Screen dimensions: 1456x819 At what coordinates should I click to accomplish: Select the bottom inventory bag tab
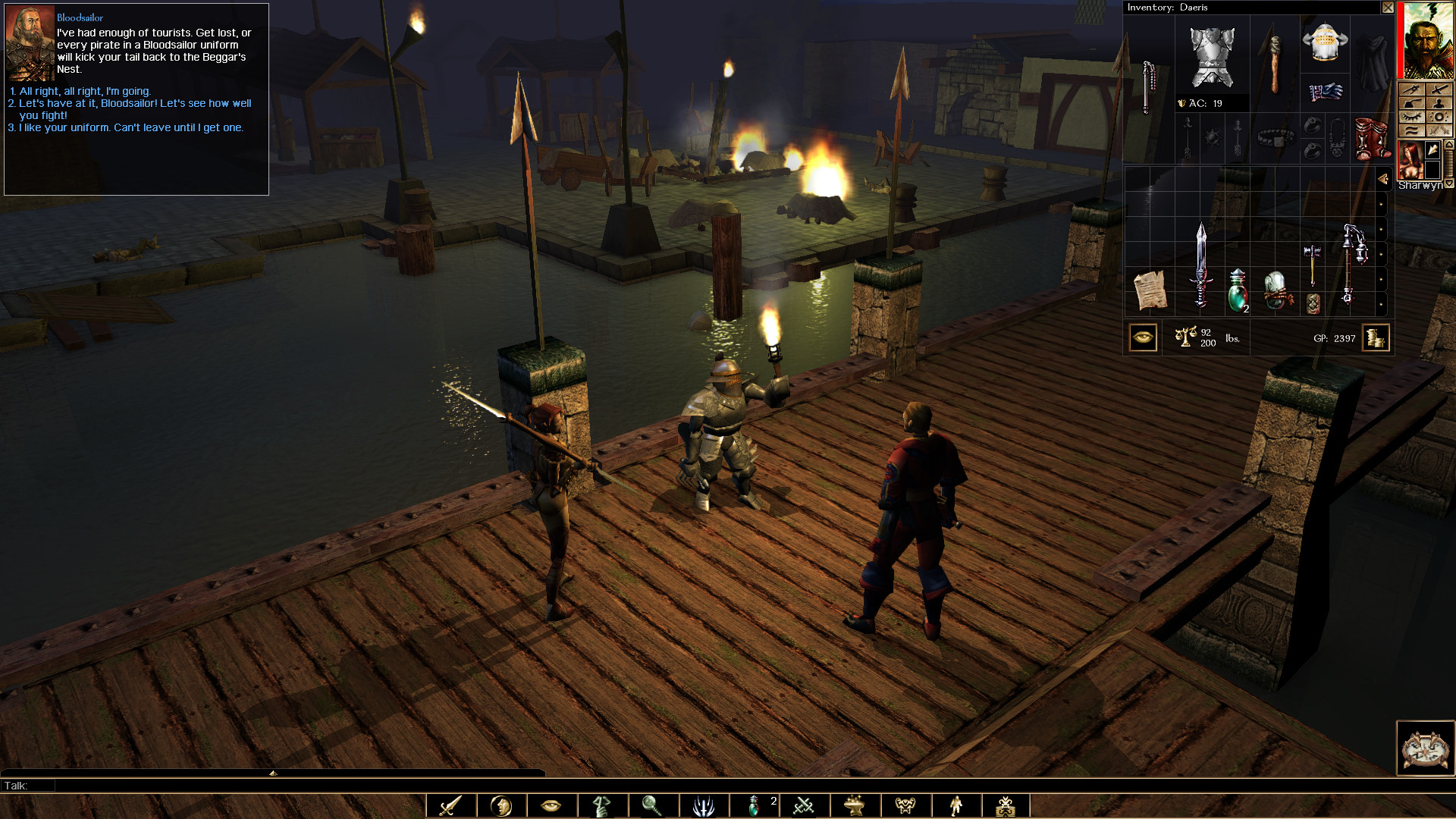tap(1382, 302)
